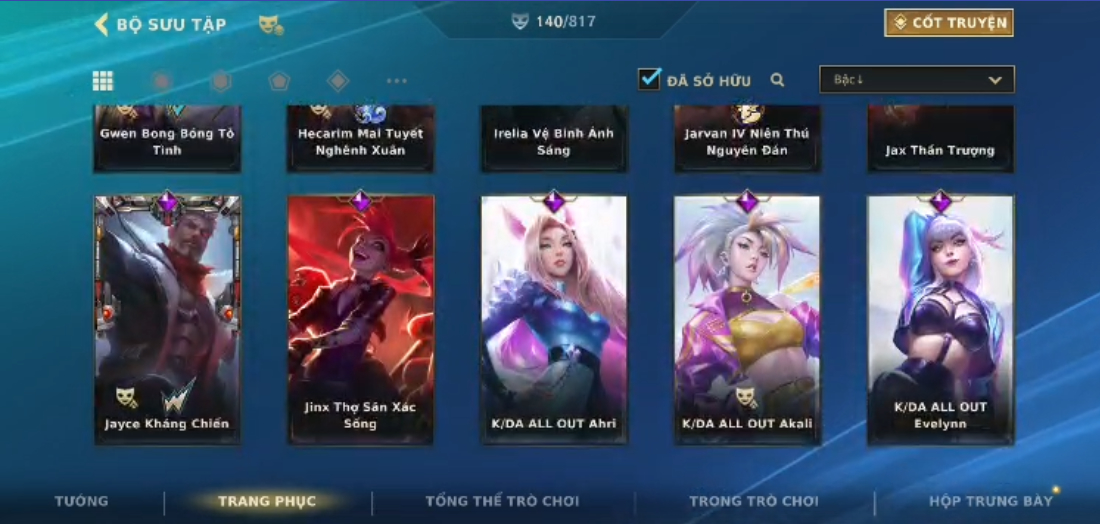This screenshot has height=524, width=1100.
Task: Toggle the Đã Sở Hữu checkbox
Action: pos(650,79)
